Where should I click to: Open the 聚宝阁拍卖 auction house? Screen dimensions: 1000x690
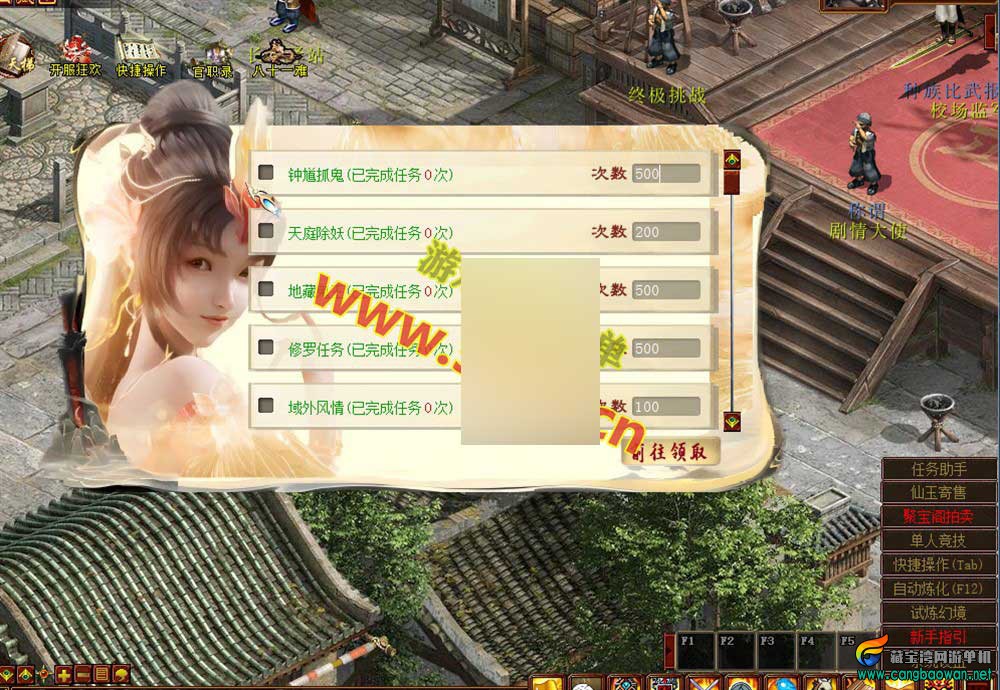939,517
